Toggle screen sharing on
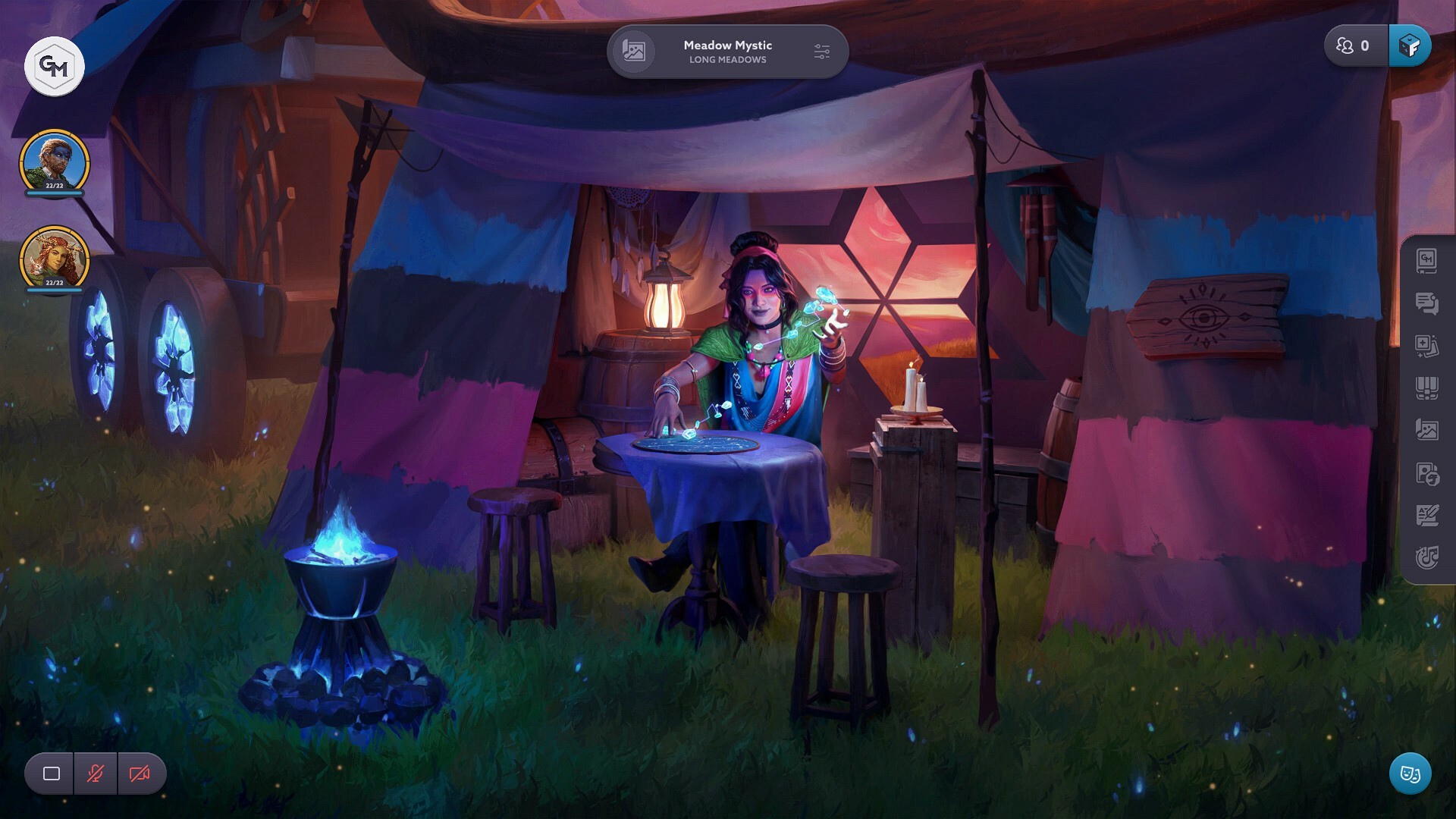This screenshot has width=1456, height=819. pyautogui.click(x=49, y=773)
